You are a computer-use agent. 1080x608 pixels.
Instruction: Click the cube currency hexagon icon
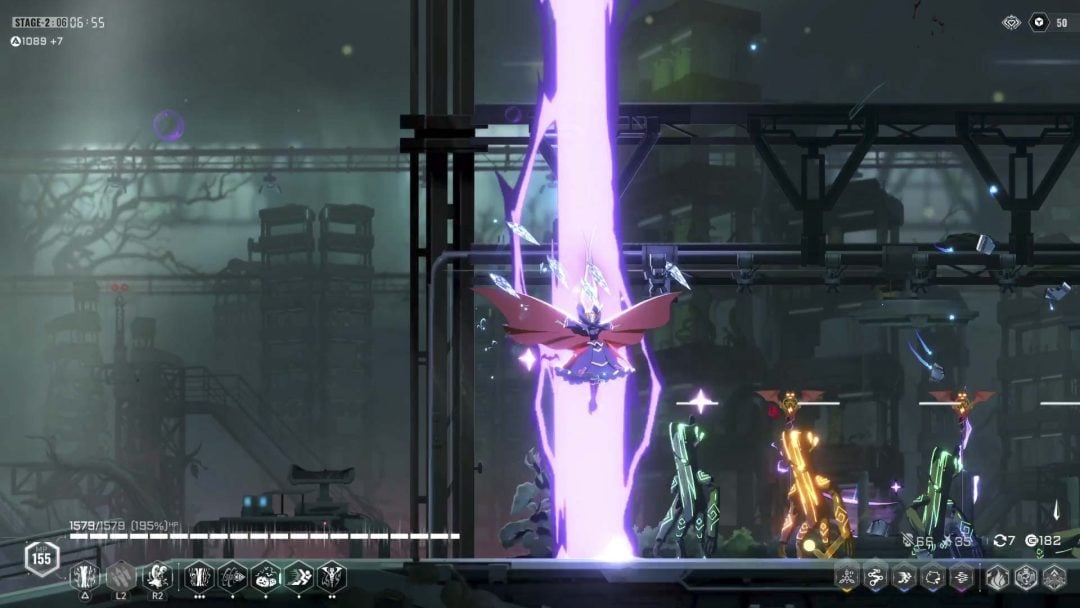[x=1011, y=22]
